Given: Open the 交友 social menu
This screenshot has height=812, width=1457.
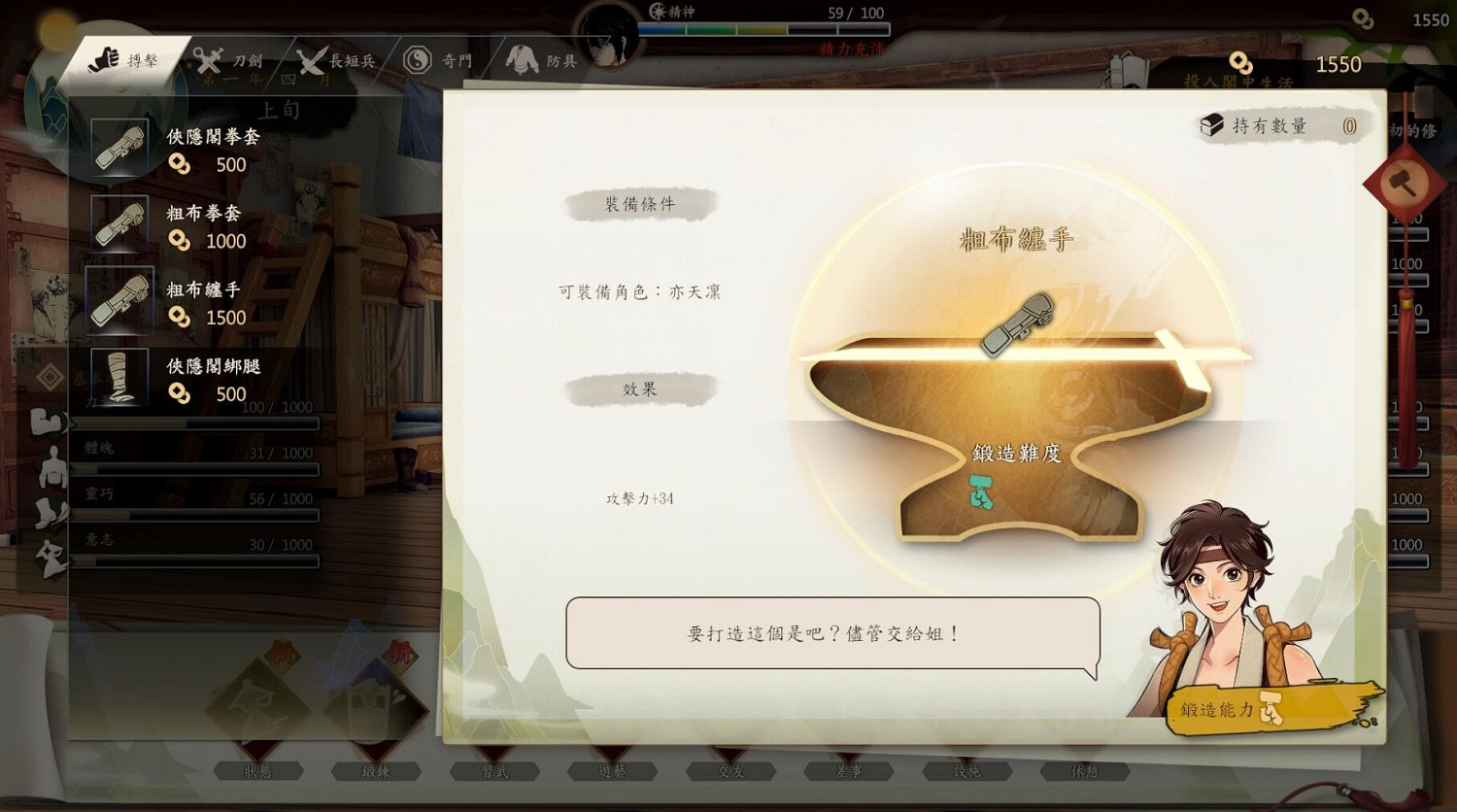Looking at the screenshot, I should tap(729, 771).
